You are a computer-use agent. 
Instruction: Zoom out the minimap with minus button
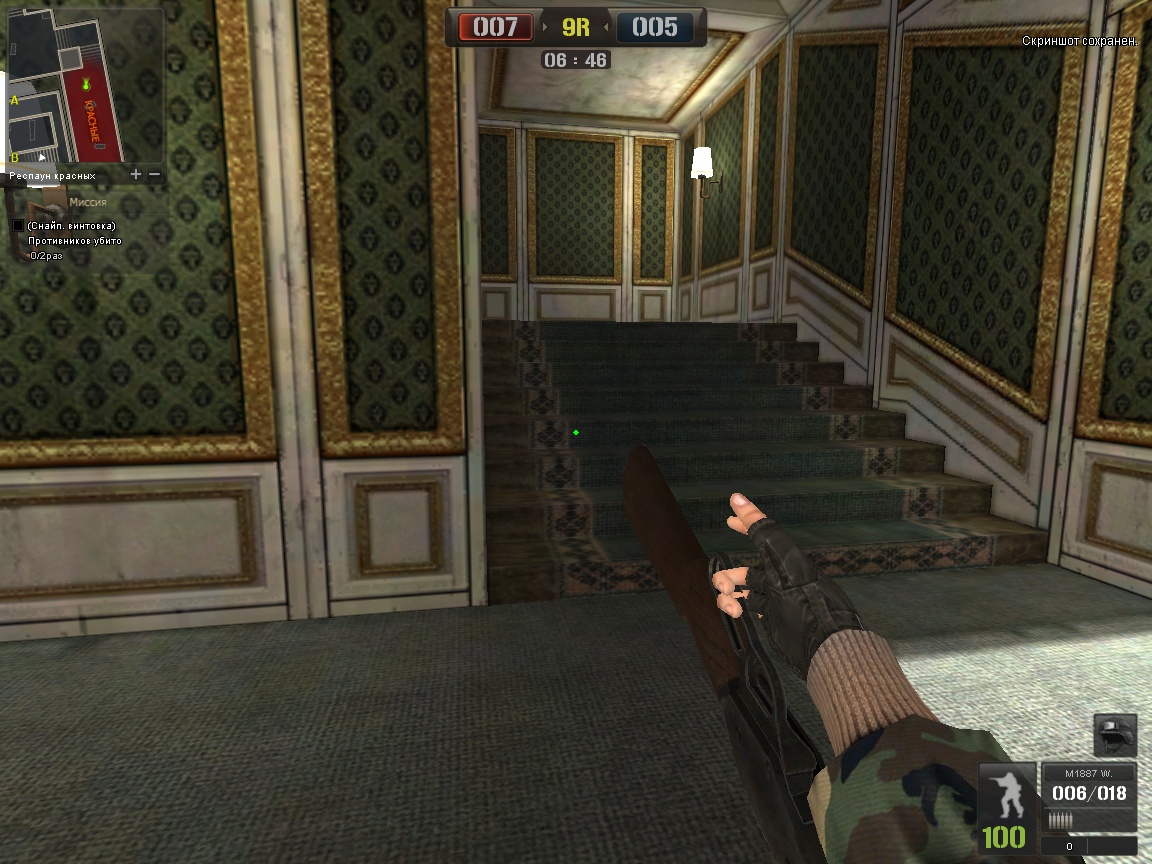pos(154,174)
